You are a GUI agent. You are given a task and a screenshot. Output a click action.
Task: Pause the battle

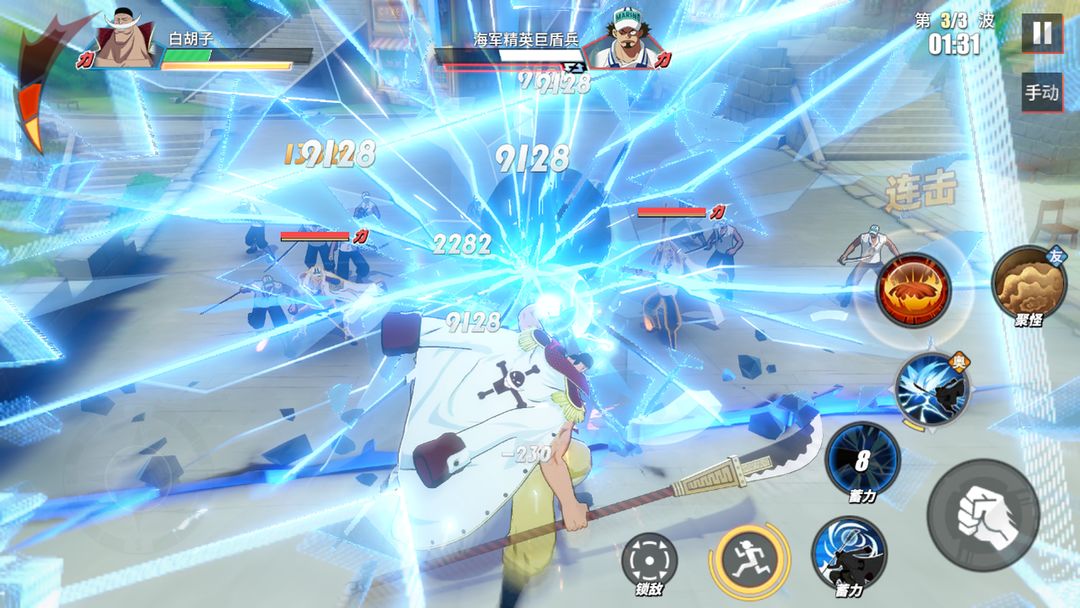[x=1042, y=33]
